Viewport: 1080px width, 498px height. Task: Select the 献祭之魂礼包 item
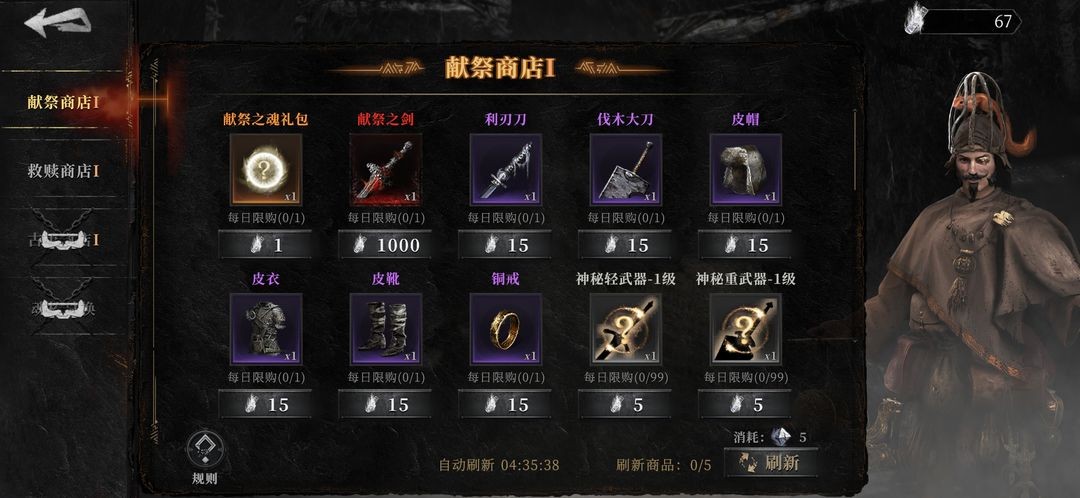click(x=265, y=168)
